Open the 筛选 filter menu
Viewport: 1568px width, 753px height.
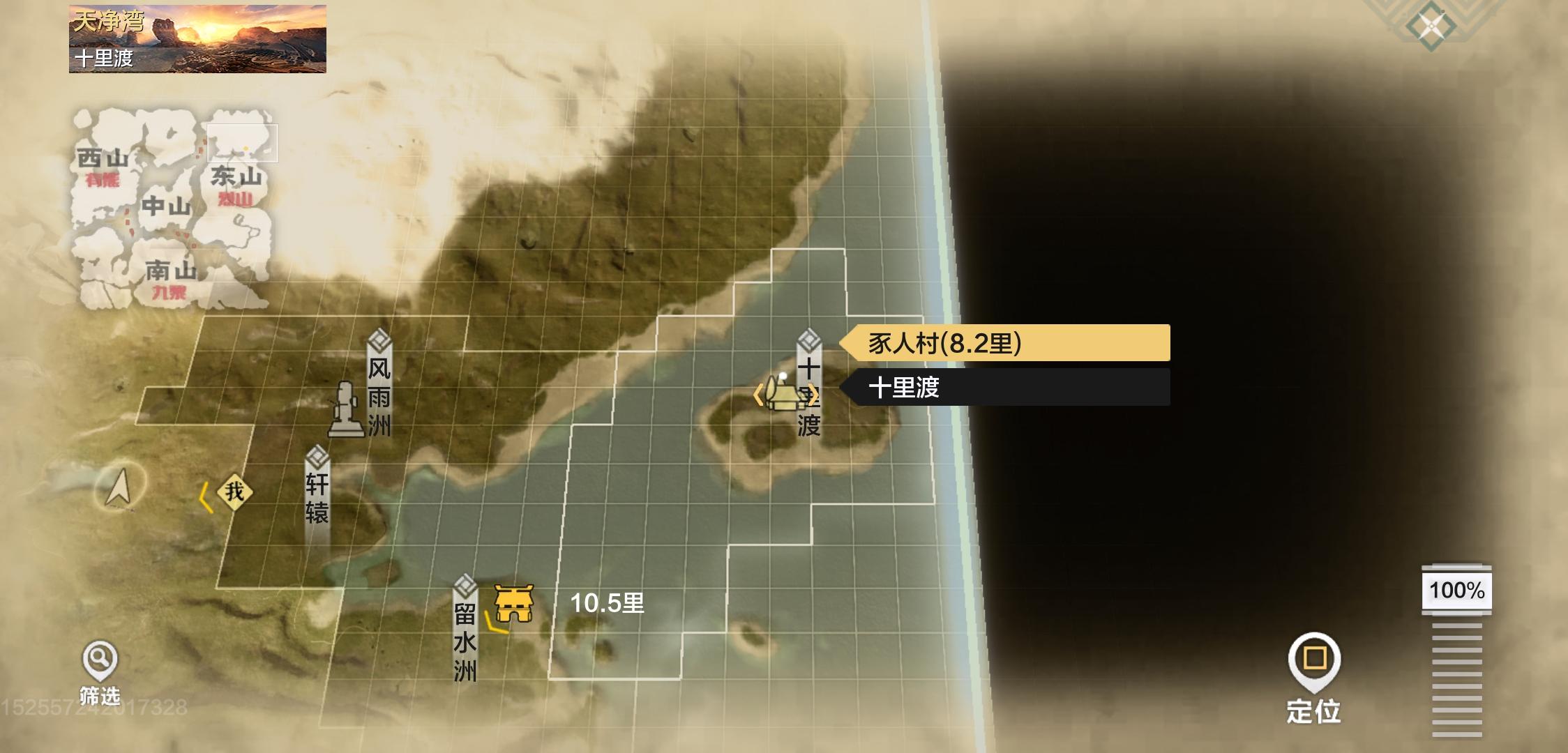100,671
